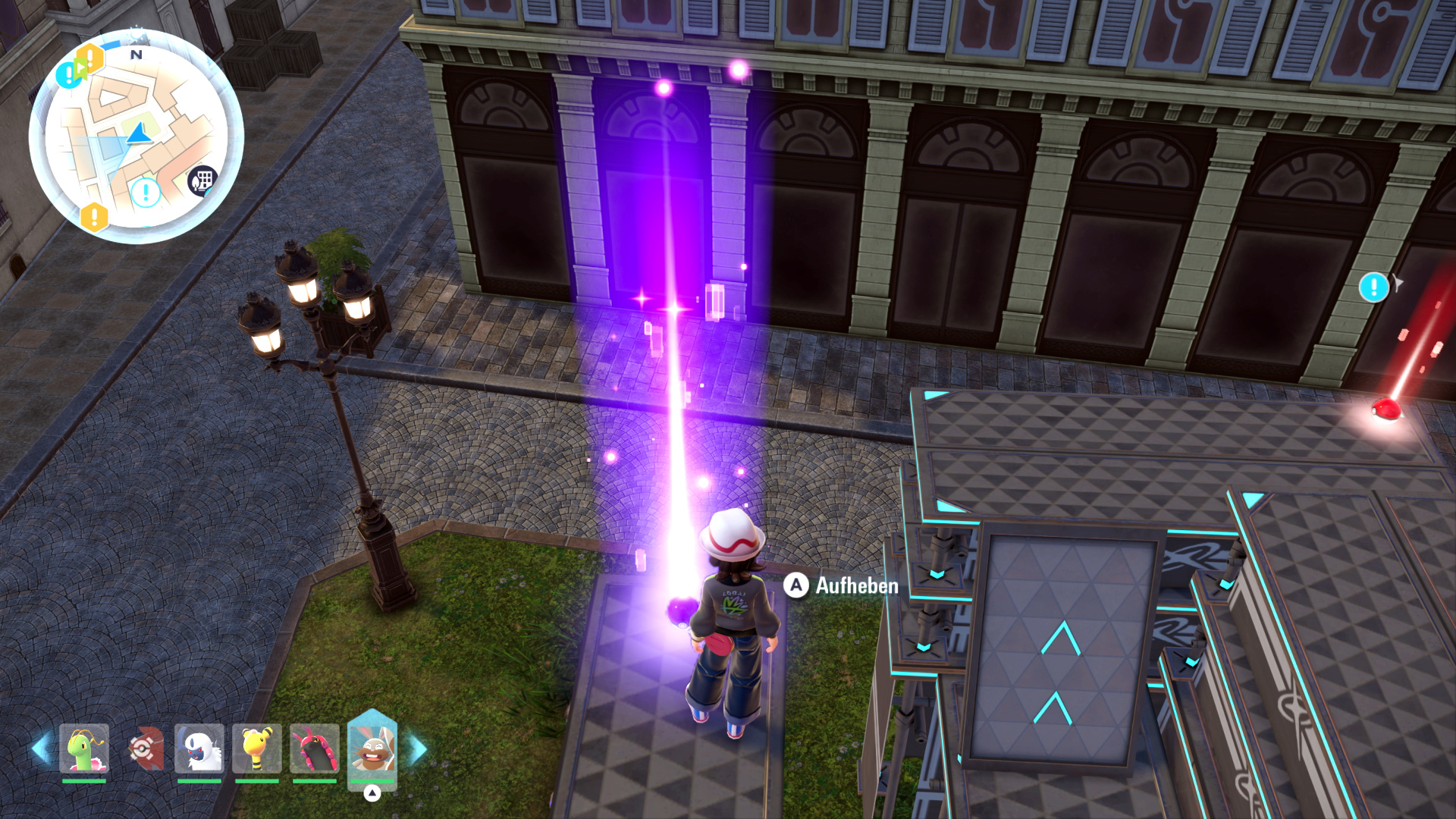Click the blue exclamation objective marker by the building
1456x819 pixels.
1373,287
